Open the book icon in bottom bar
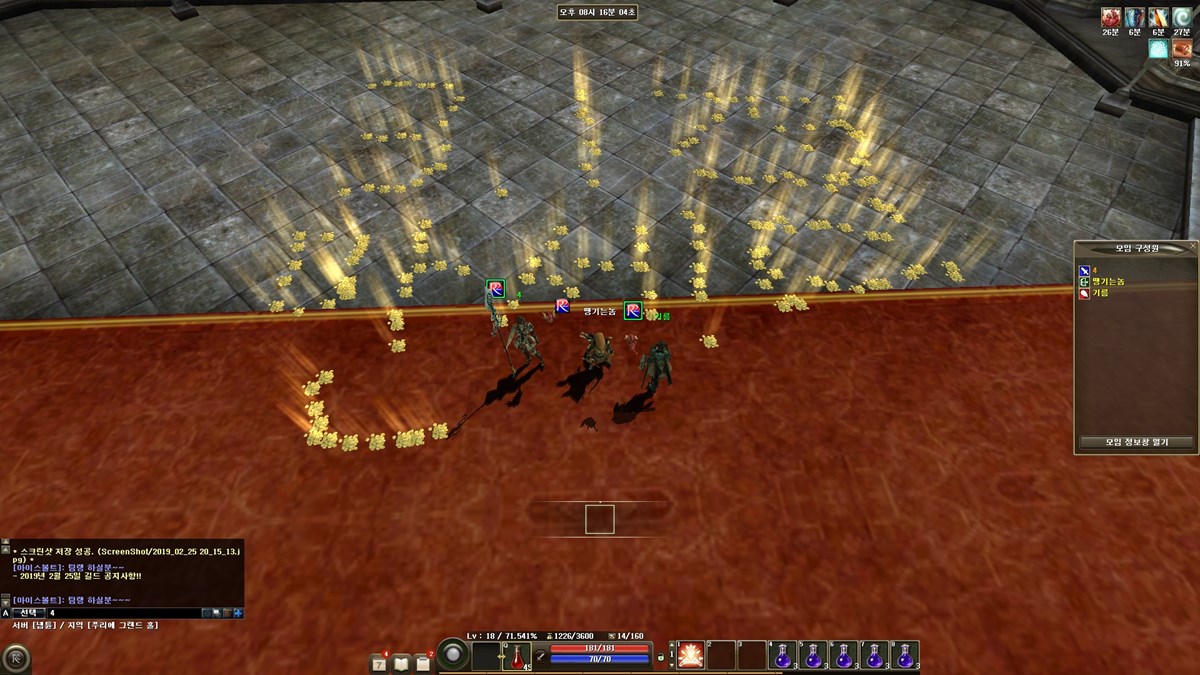The height and width of the screenshot is (675, 1200). (x=402, y=662)
